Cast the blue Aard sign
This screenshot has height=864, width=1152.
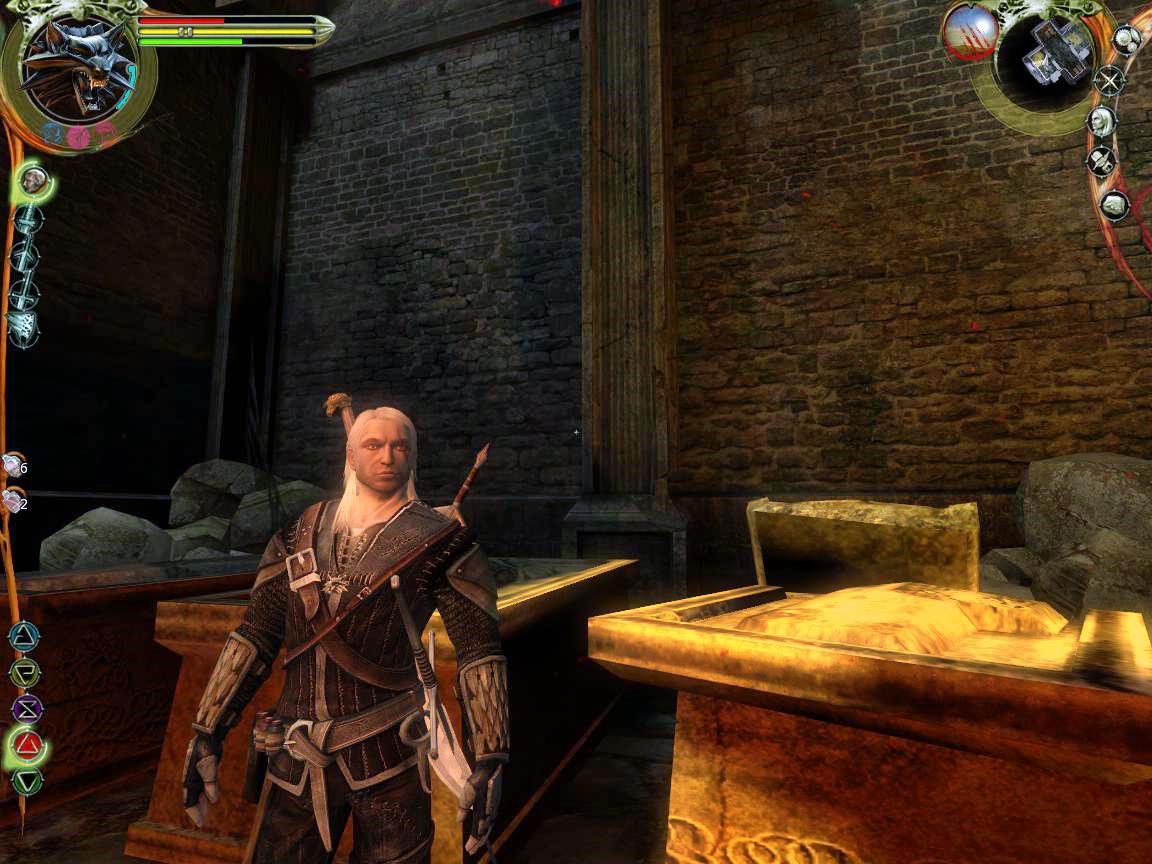22,636
